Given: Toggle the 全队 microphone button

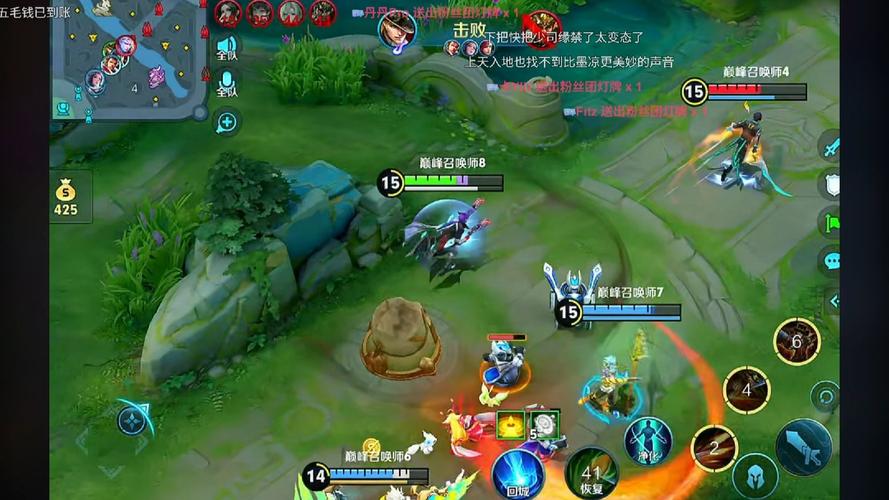Looking at the screenshot, I should tap(227, 83).
